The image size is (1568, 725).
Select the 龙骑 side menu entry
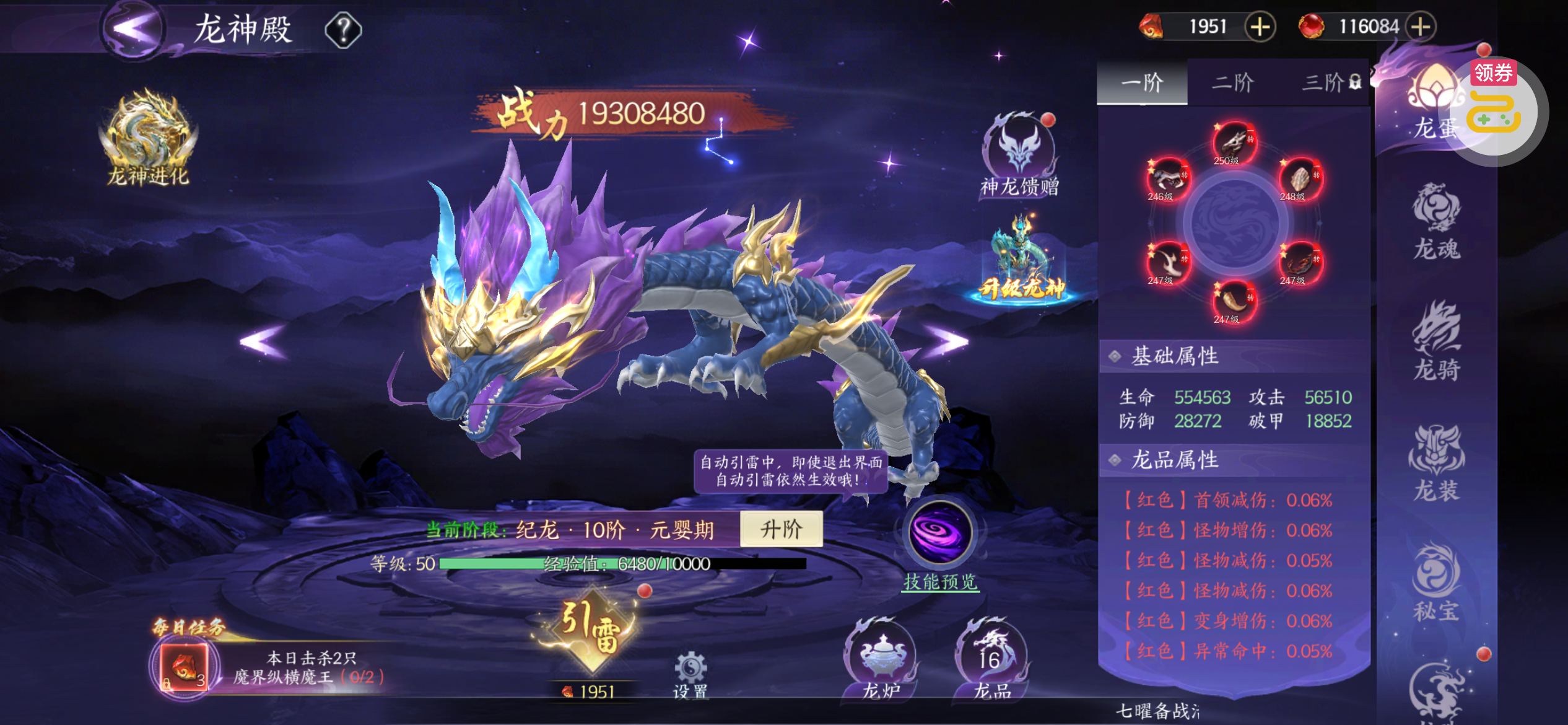(x=1437, y=341)
